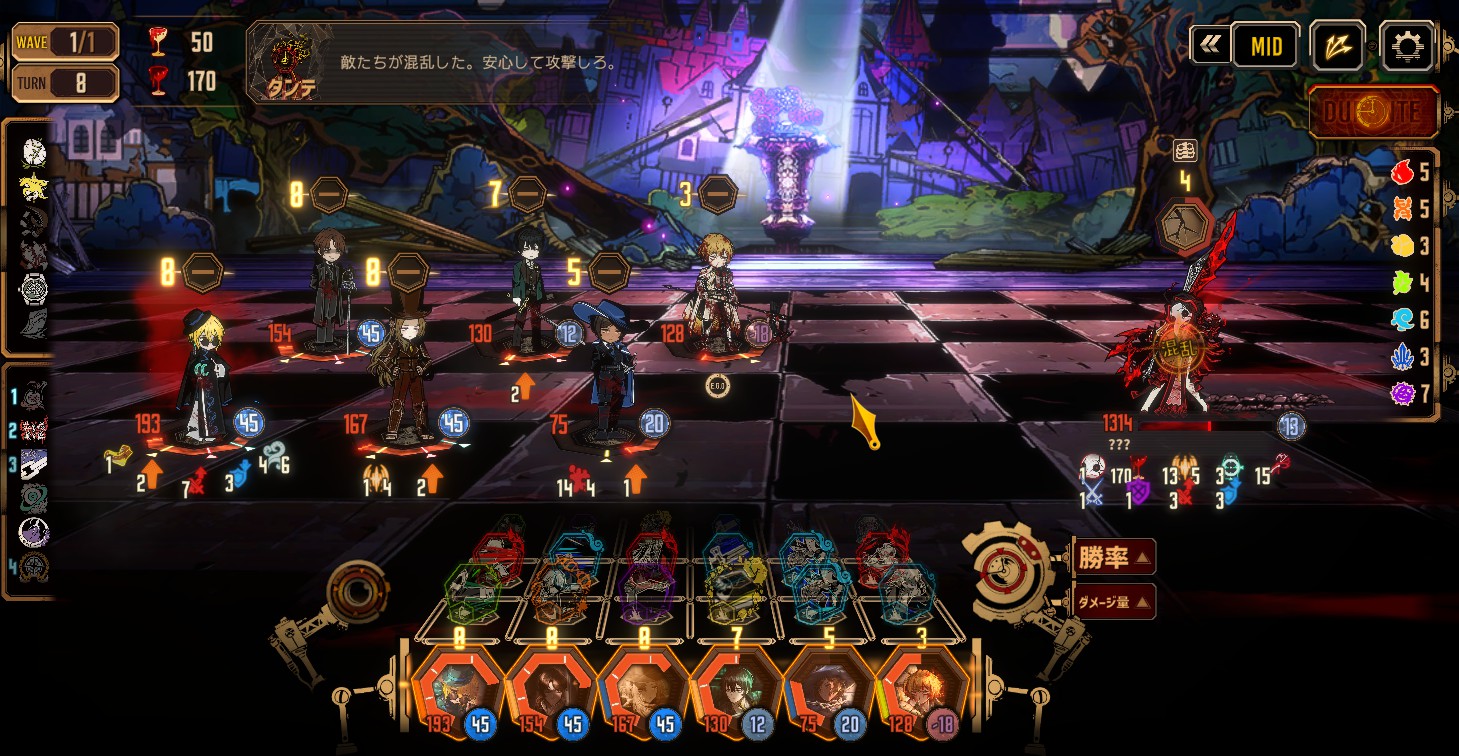Open the E.G.O badge under the blonde ally
The image size is (1459, 756).
point(716,385)
